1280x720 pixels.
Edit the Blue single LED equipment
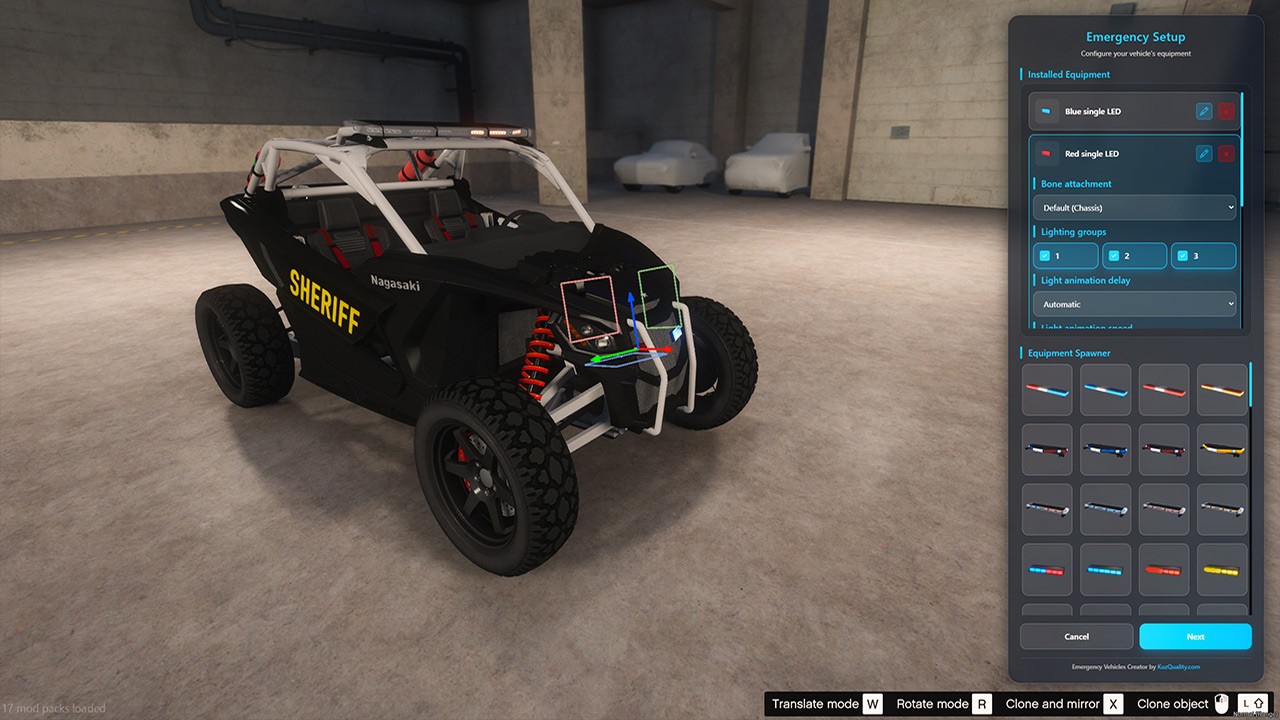pyautogui.click(x=1204, y=111)
